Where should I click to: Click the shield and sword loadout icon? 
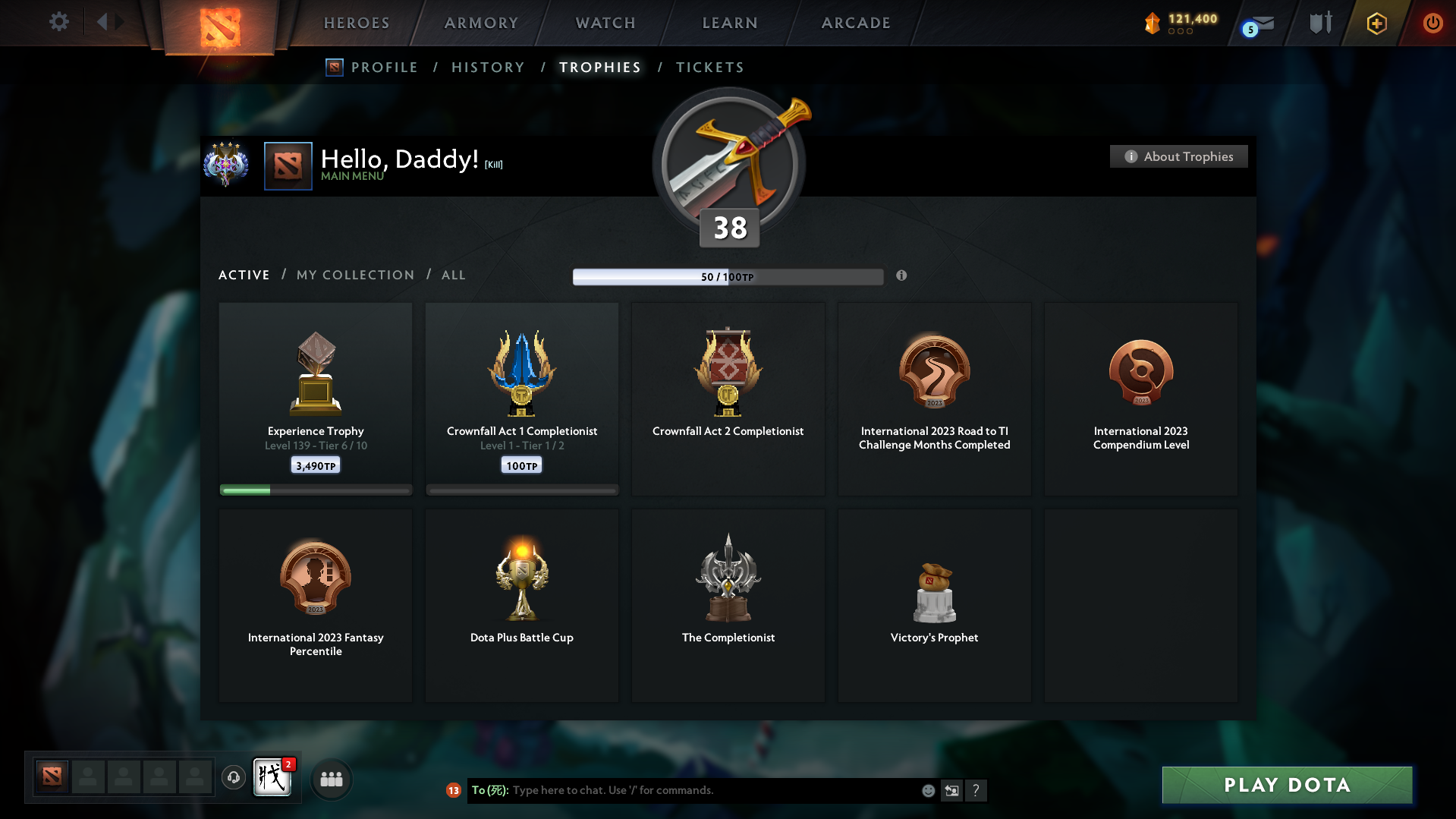(1319, 23)
